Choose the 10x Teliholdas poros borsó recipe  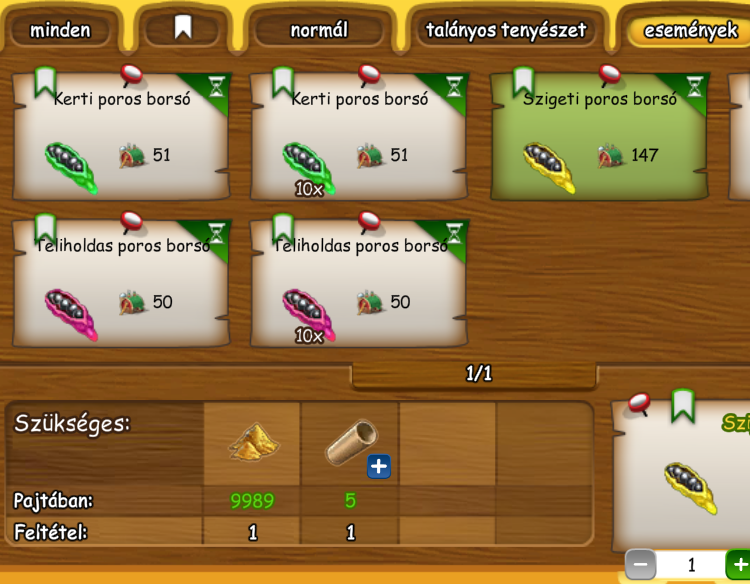pos(358,285)
